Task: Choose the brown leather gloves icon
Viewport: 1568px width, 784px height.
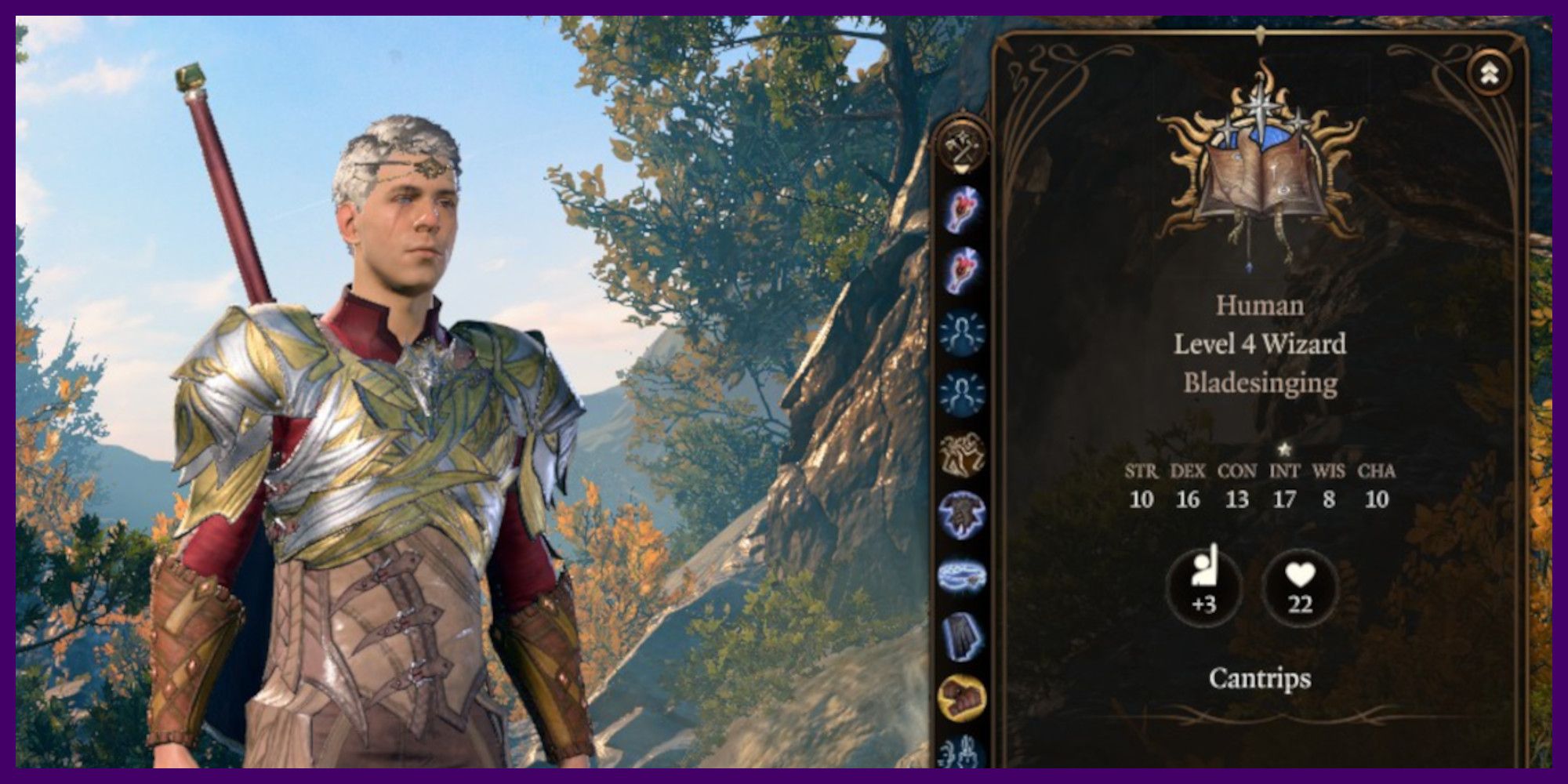Action: pyautogui.click(x=962, y=696)
